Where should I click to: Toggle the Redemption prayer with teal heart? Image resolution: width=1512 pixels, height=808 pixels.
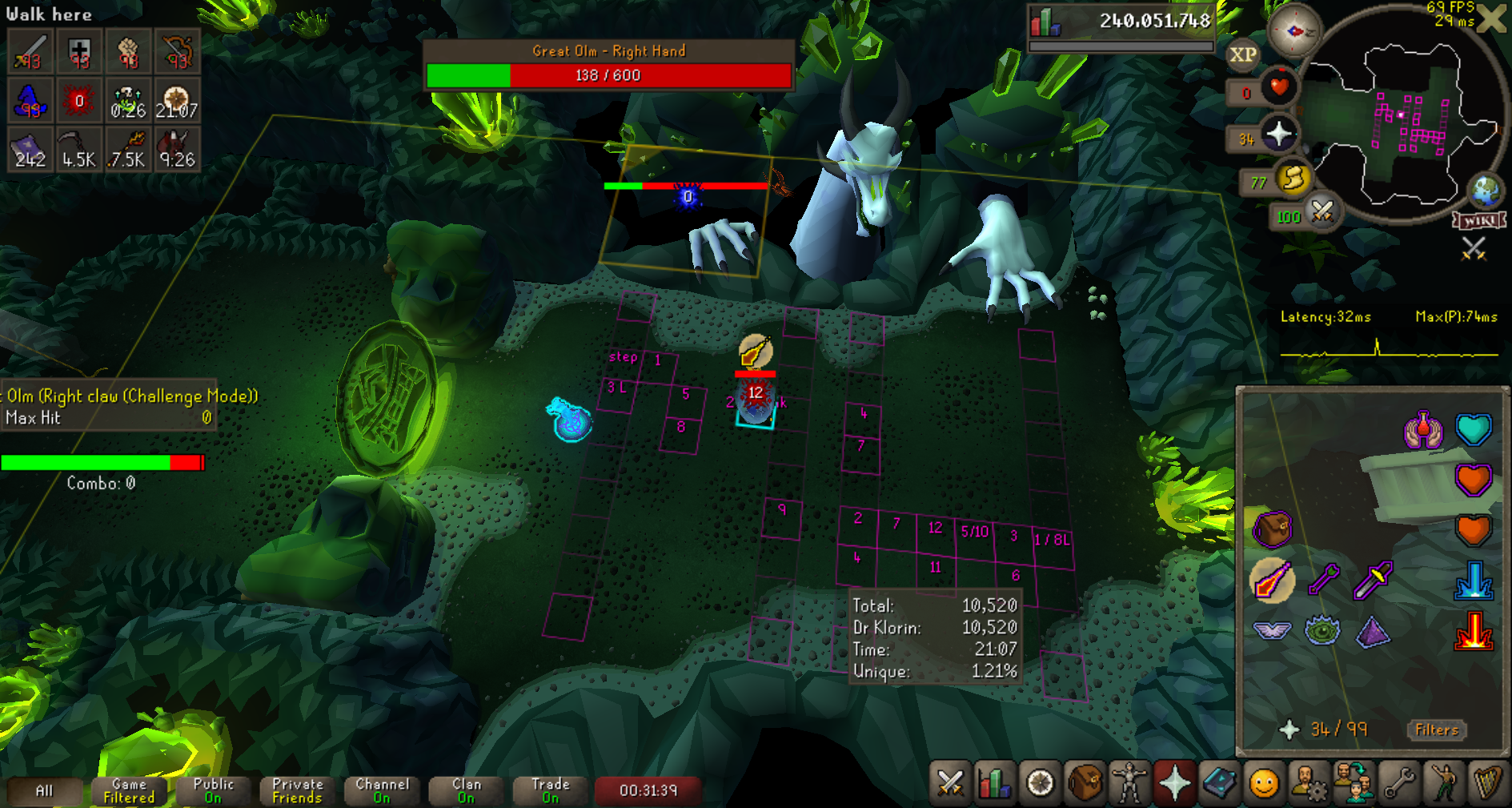point(1473,430)
